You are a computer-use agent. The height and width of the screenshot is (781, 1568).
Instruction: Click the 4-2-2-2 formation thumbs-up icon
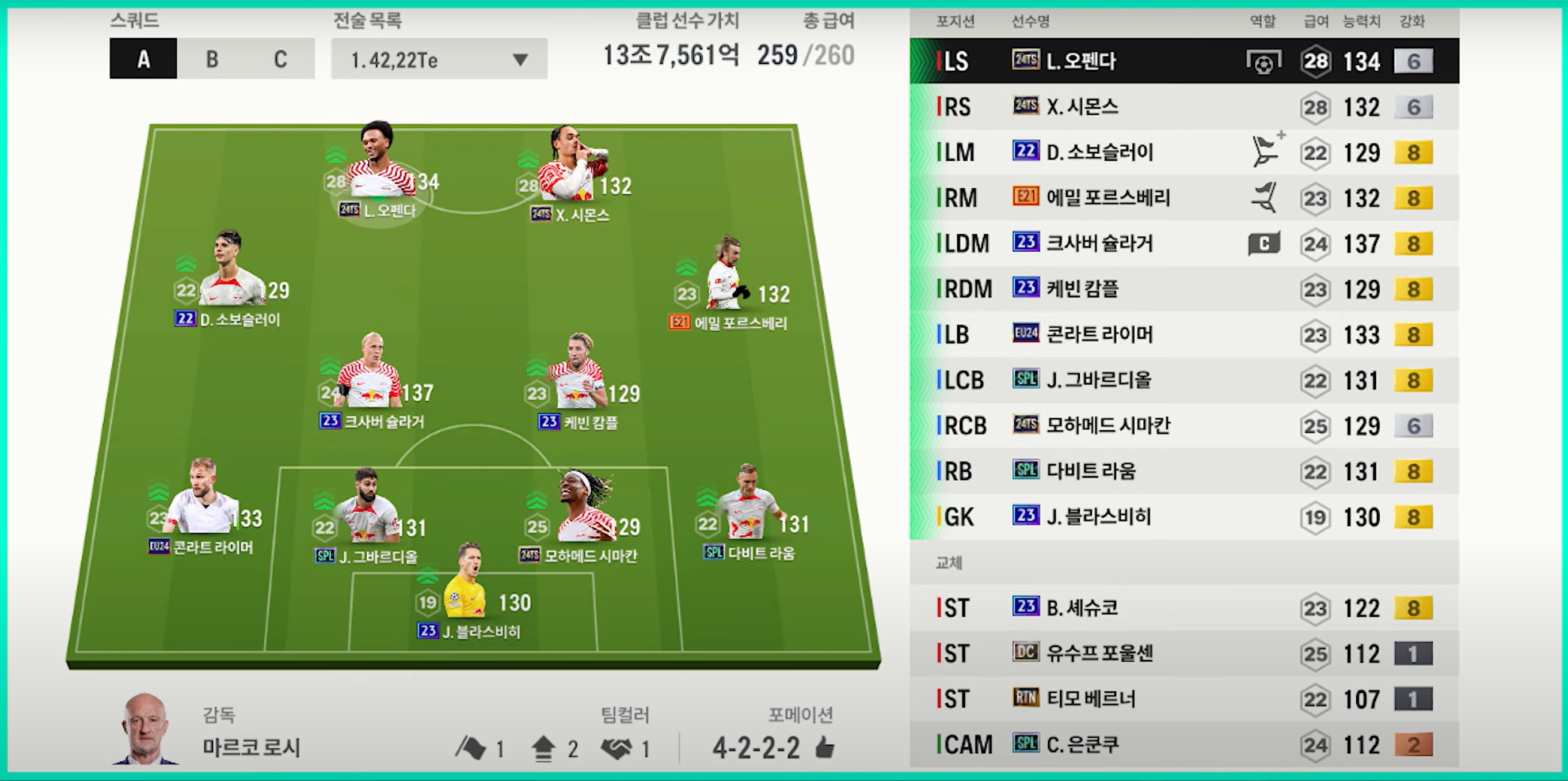point(825,747)
